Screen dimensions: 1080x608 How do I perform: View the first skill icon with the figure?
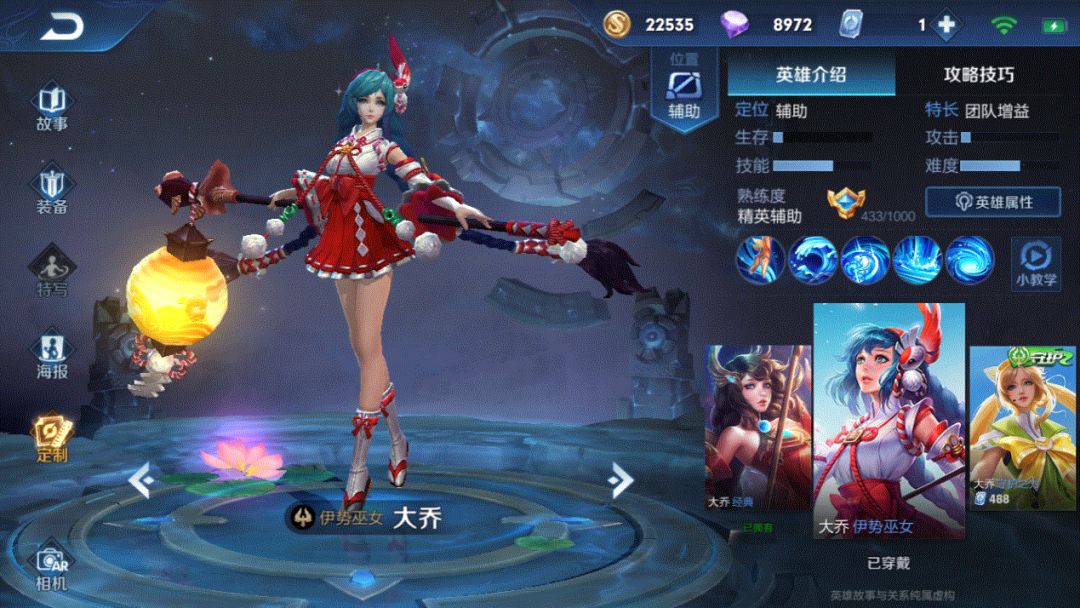(x=760, y=260)
